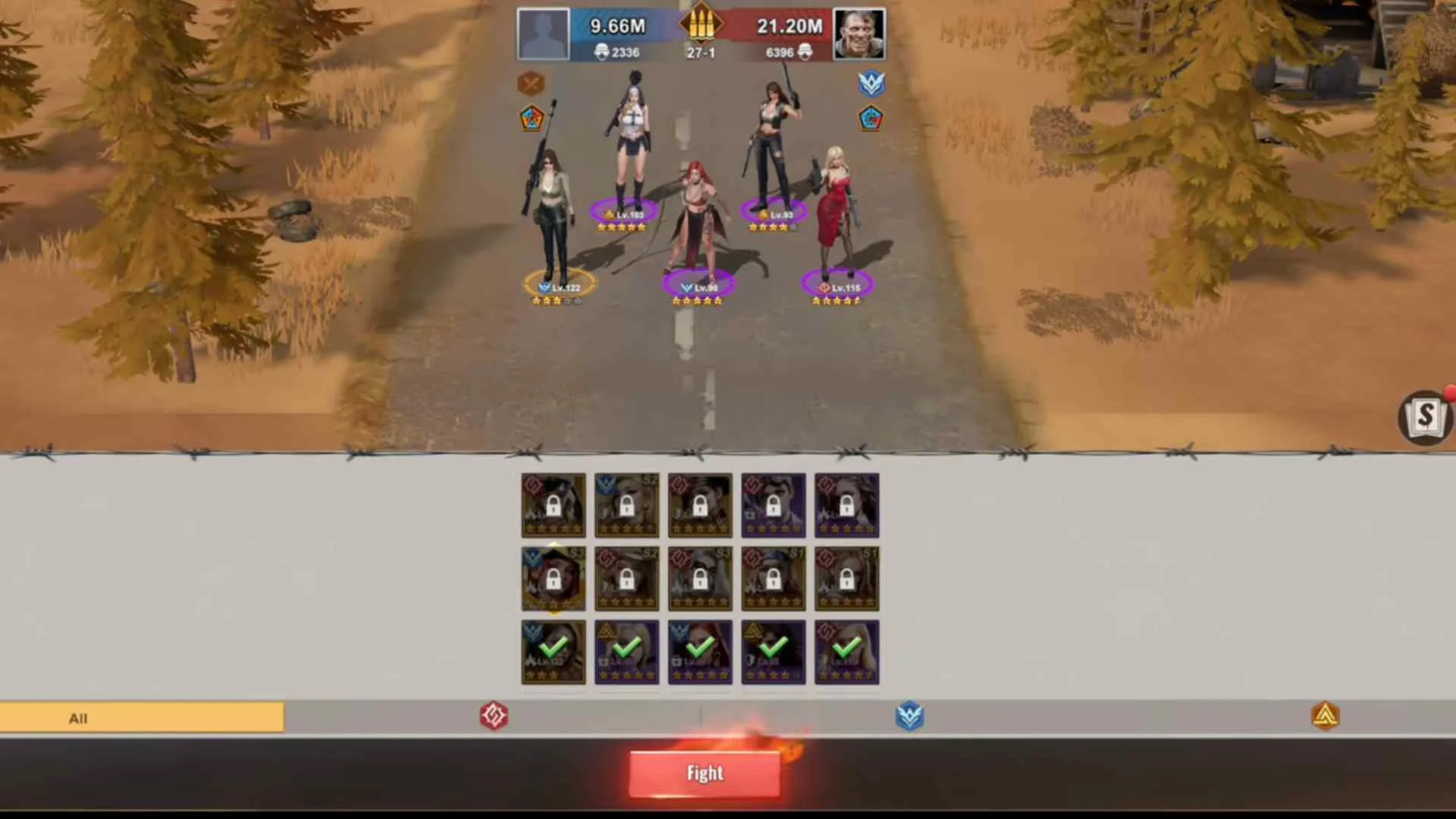Open the gold faction filter tab
1456x819 pixels.
pyautogui.click(x=1326, y=717)
